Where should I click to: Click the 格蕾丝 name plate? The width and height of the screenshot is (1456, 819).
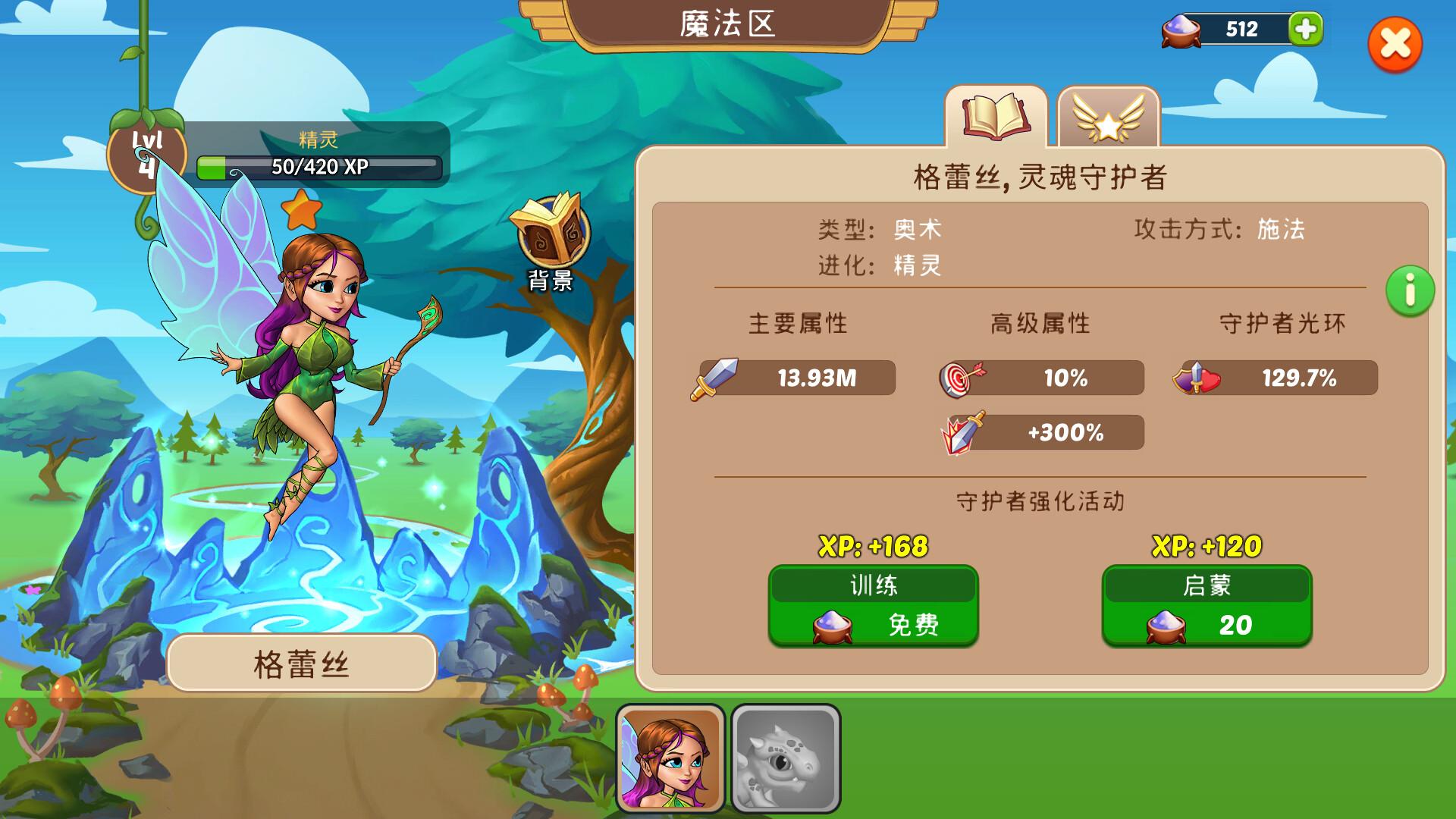point(301,663)
